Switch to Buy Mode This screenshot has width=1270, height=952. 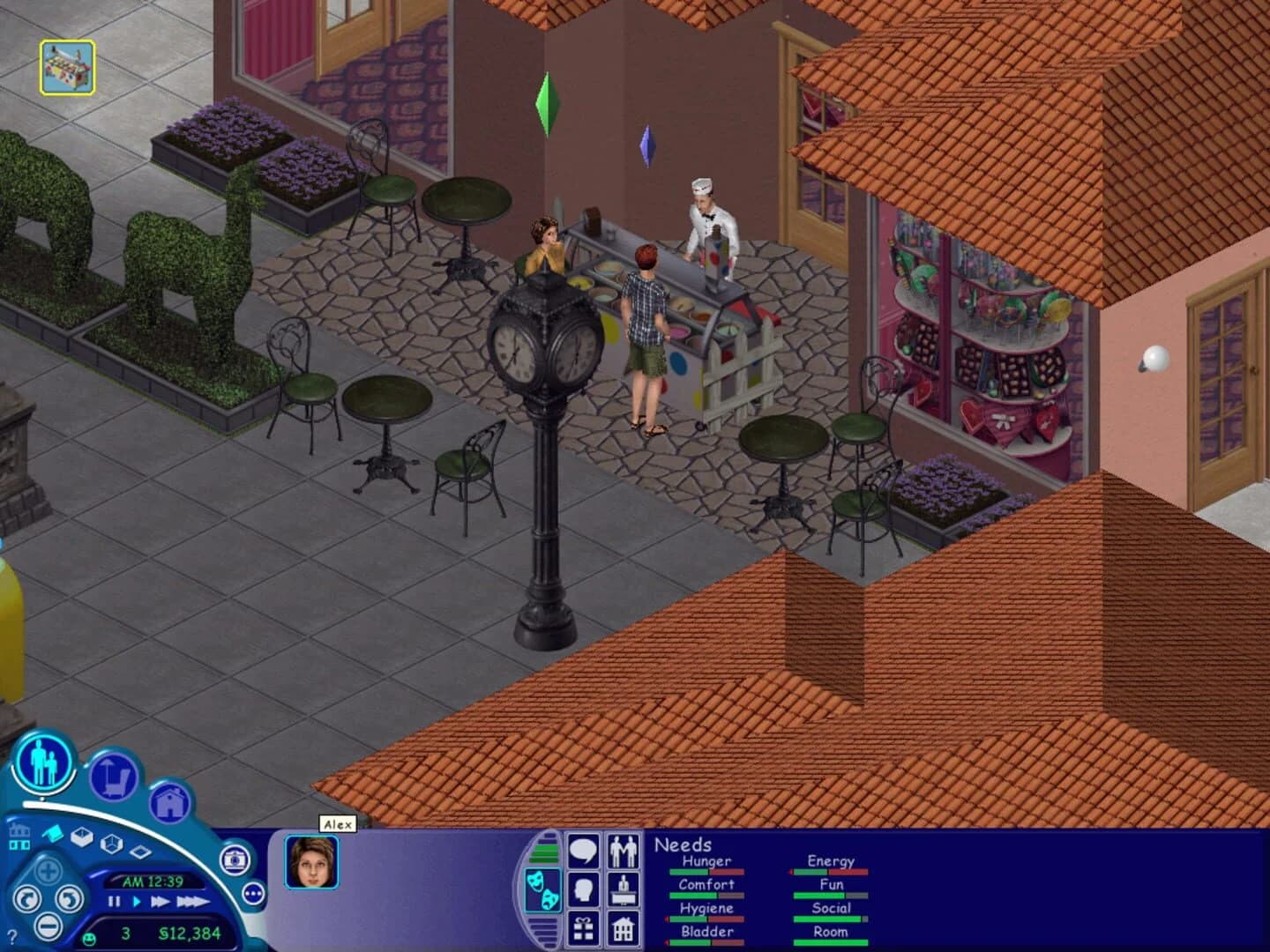114,778
